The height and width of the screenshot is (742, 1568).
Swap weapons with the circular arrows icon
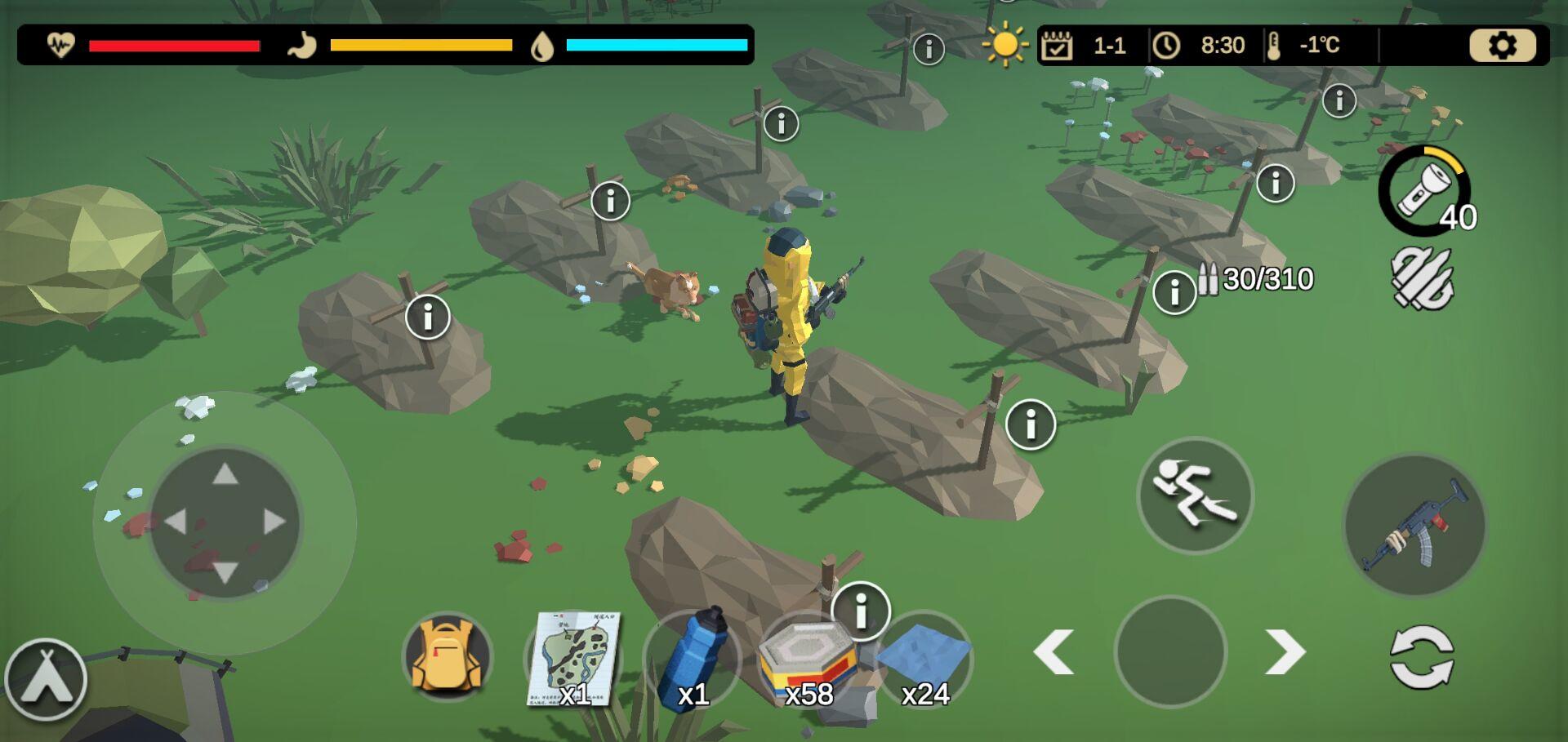tap(1421, 657)
